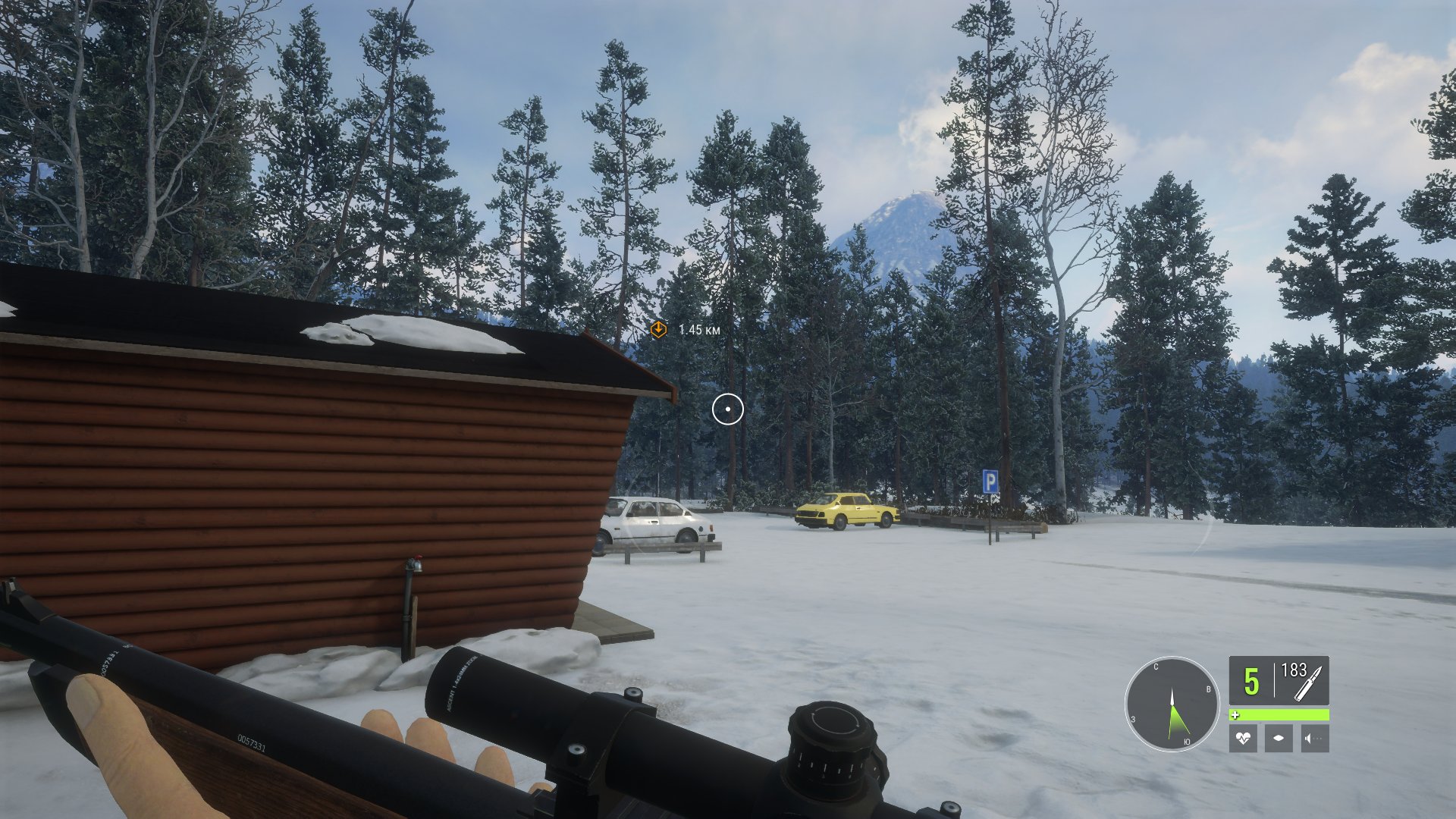The width and height of the screenshot is (1456, 819).
Task: Select the orange waypoint marker icon
Action: click(x=658, y=329)
